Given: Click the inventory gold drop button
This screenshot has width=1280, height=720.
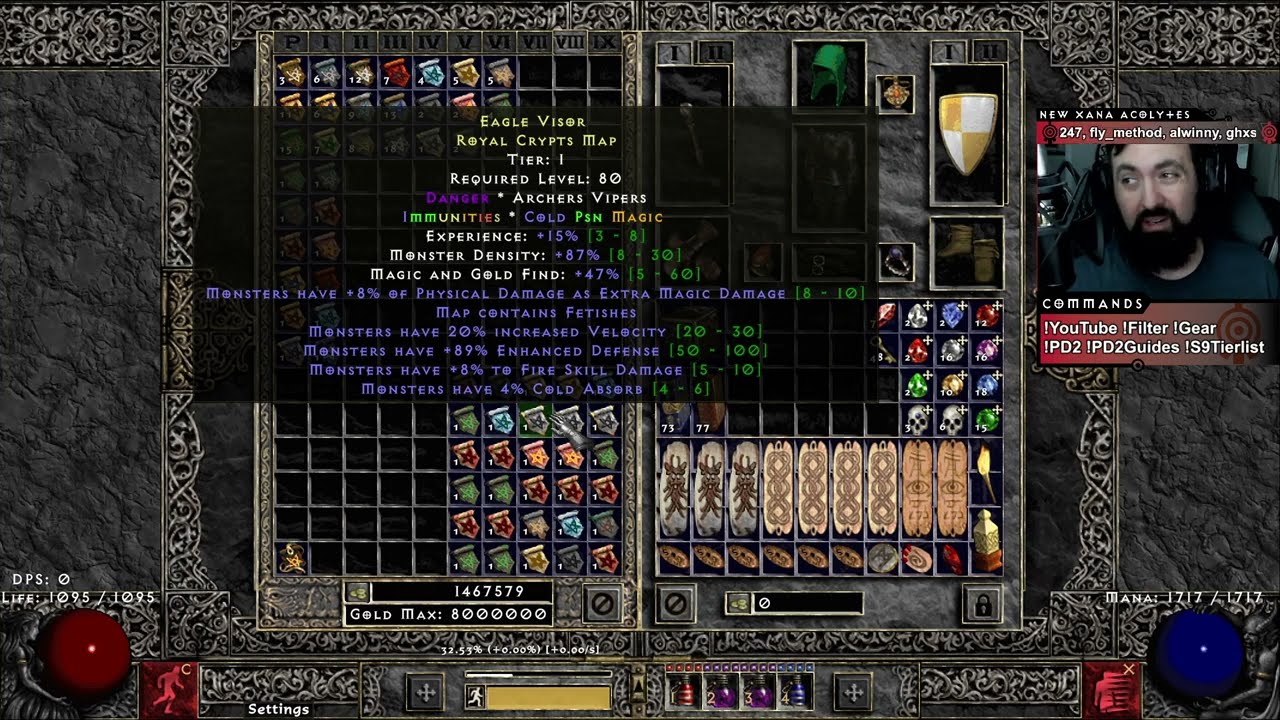Looking at the screenshot, I should 739,603.
